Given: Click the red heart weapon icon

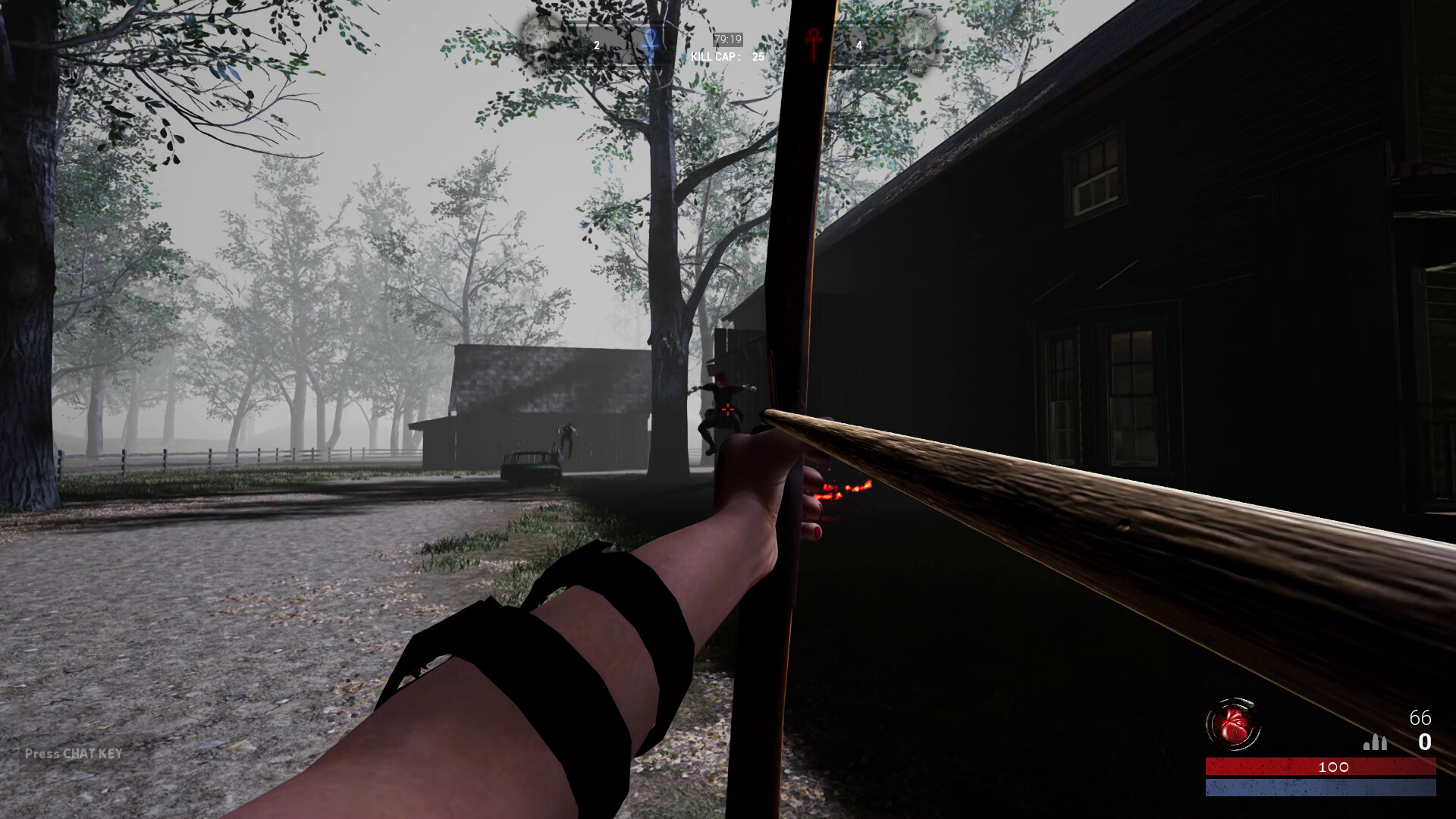Looking at the screenshot, I should (x=1235, y=723).
